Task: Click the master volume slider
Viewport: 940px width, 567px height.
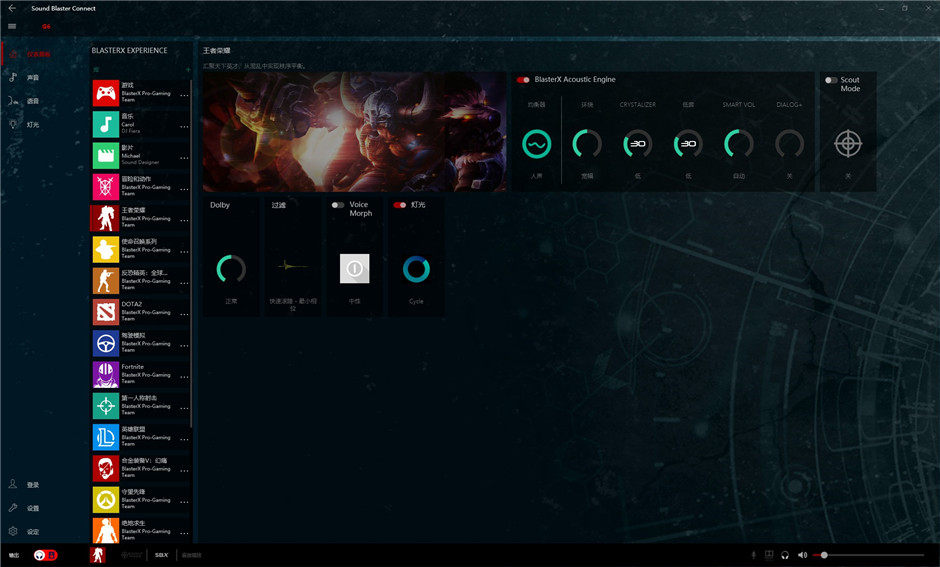Action: pos(868,555)
